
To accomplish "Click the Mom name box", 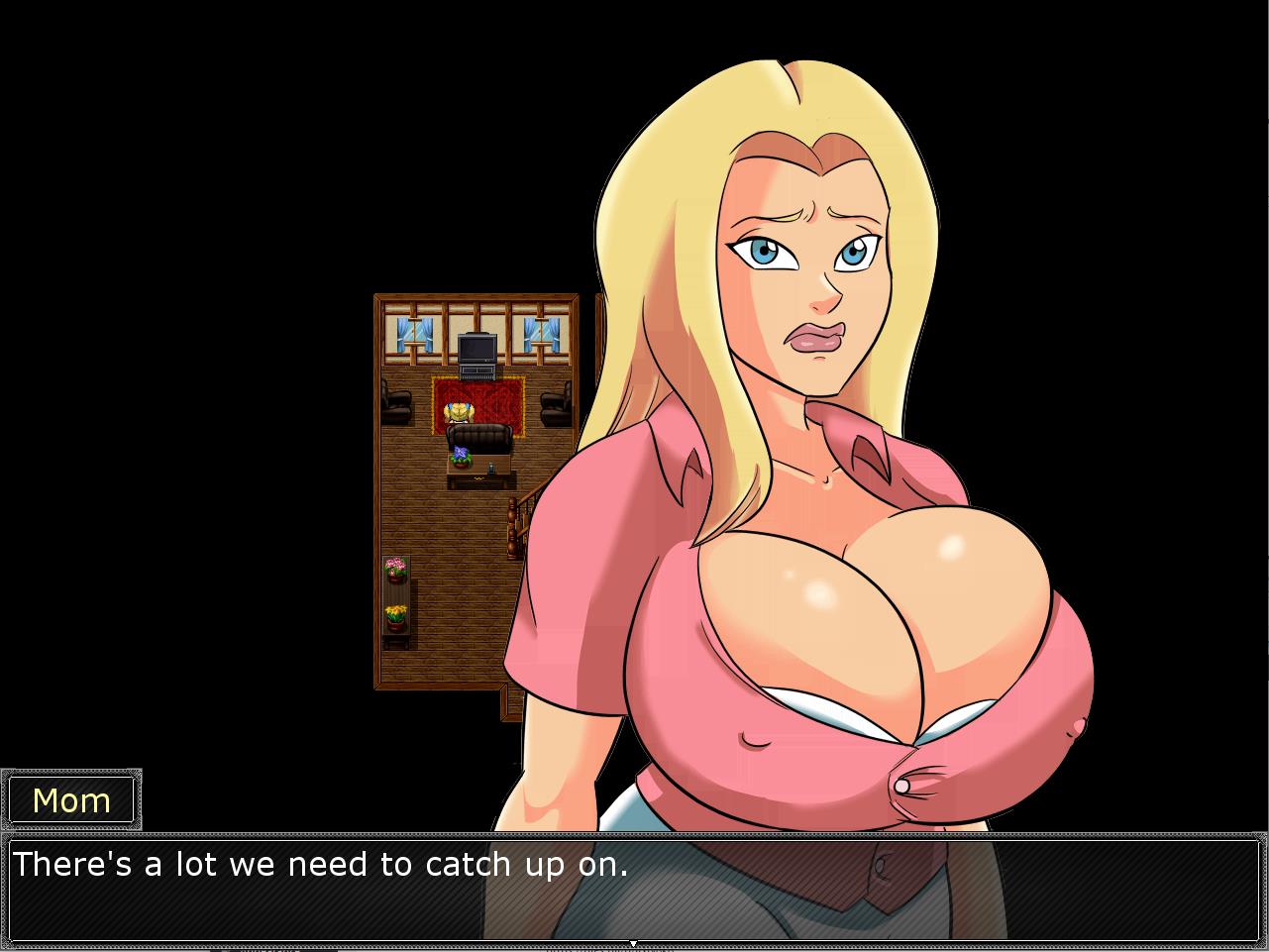I will (71, 798).
